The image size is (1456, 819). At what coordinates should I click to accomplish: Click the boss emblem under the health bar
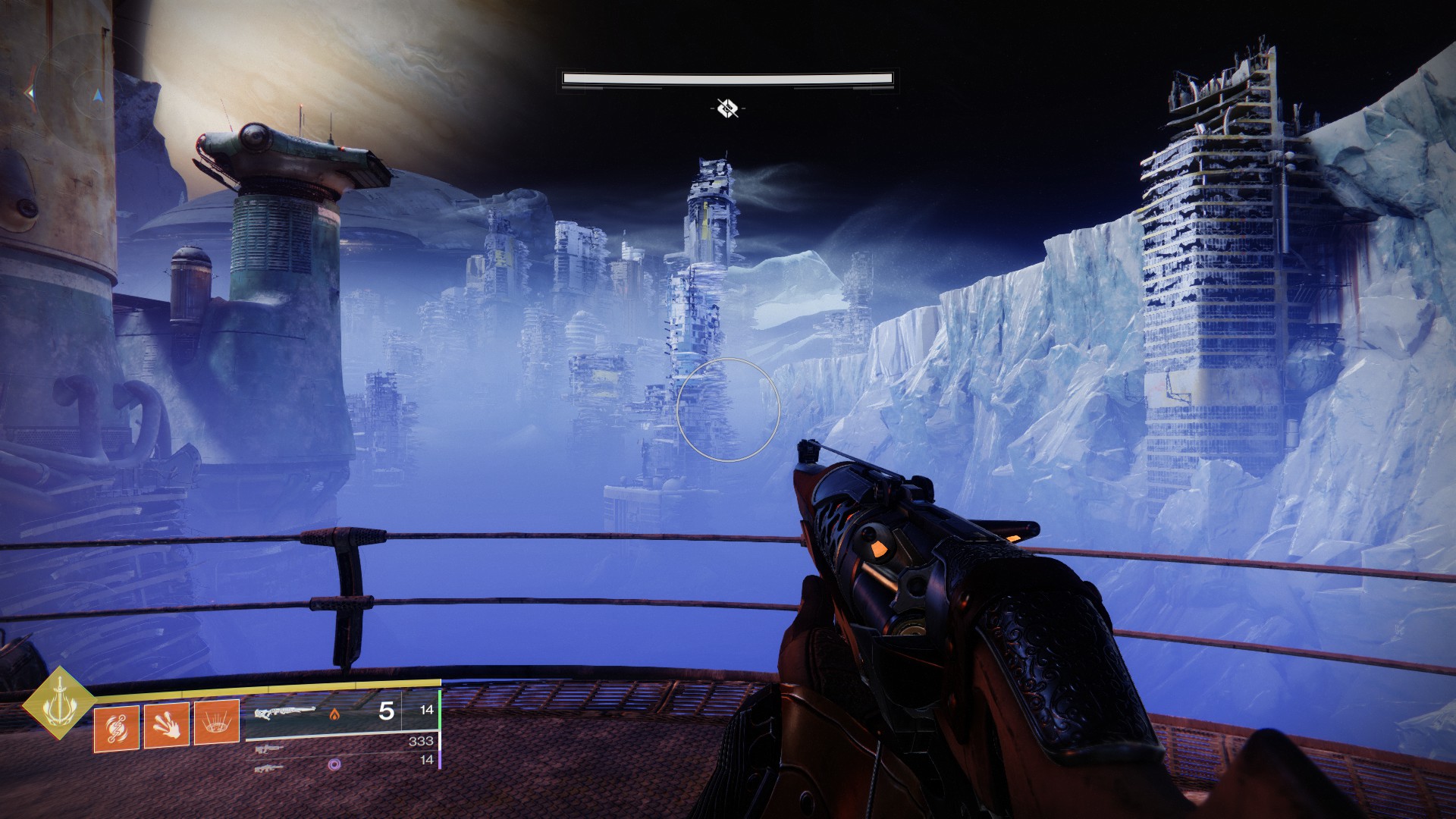click(x=727, y=108)
